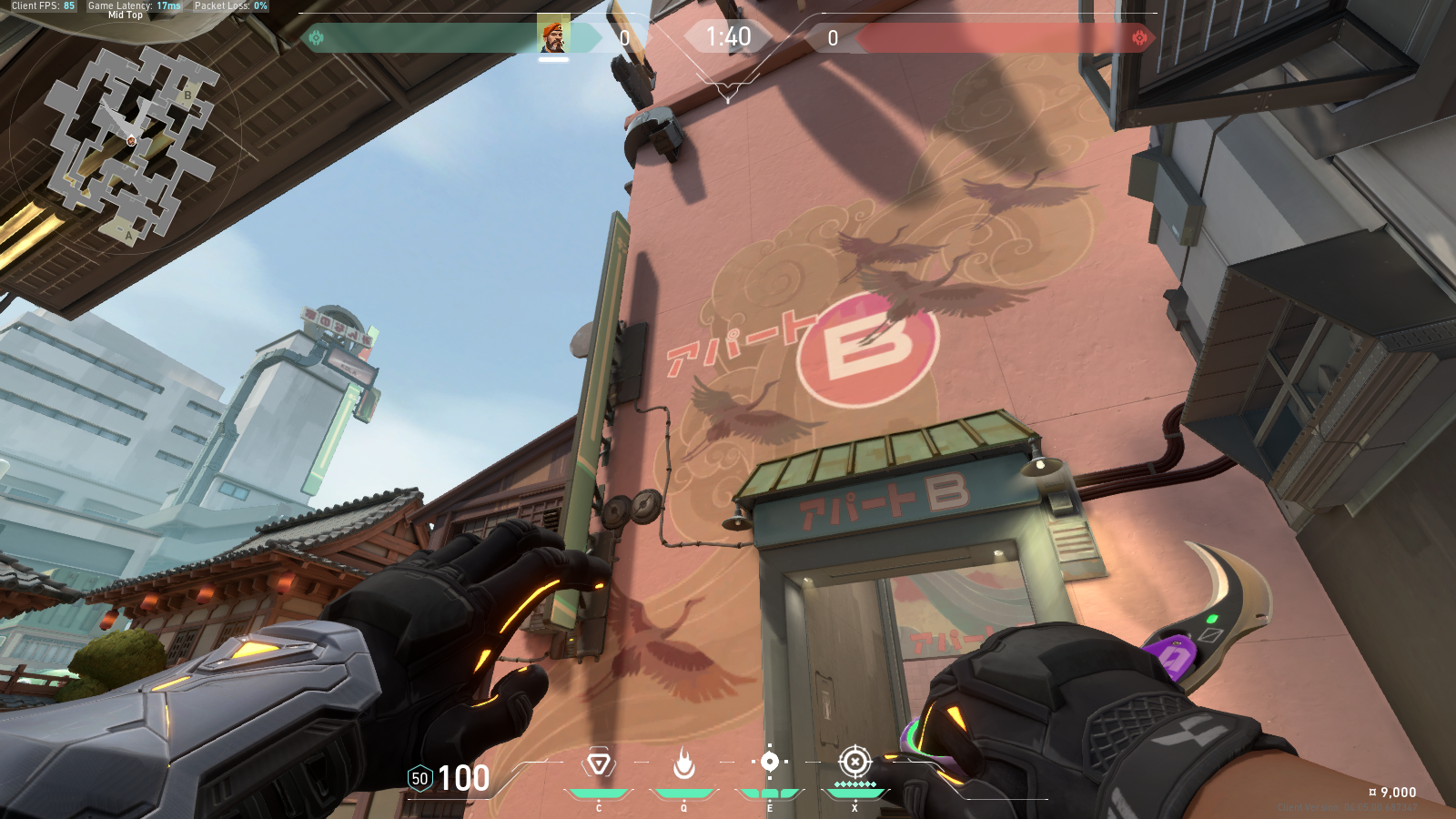The image size is (1456, 819).
Task: Click the minimap of the map
Action: point(130,141)
